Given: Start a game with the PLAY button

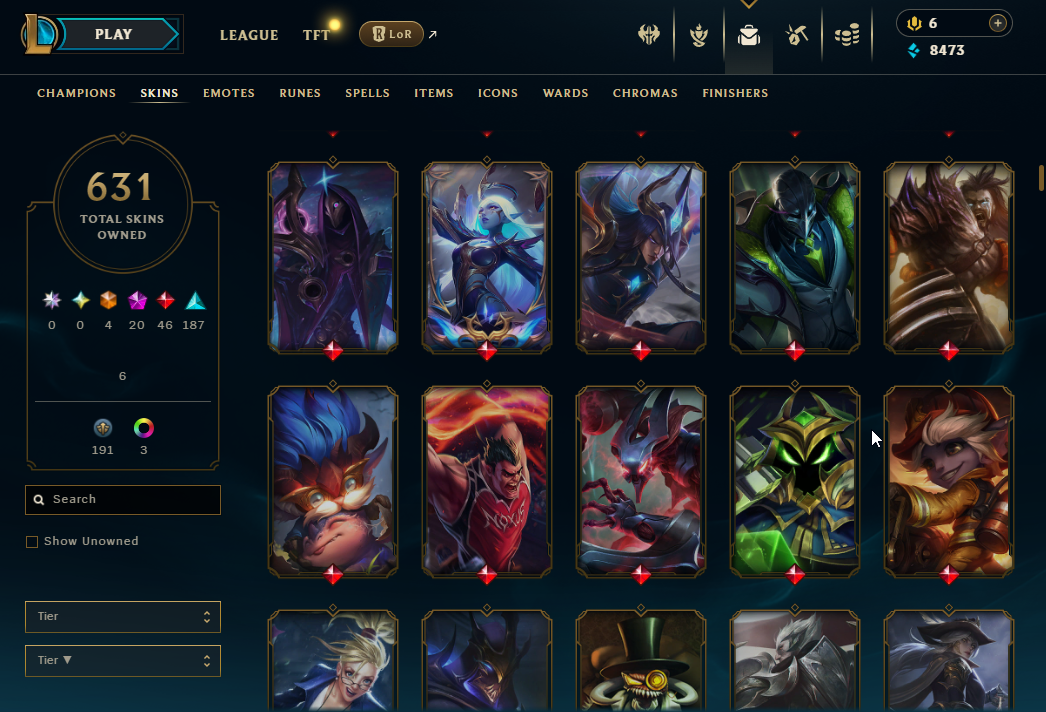Looking at the screenshot, I should point(114,35).
